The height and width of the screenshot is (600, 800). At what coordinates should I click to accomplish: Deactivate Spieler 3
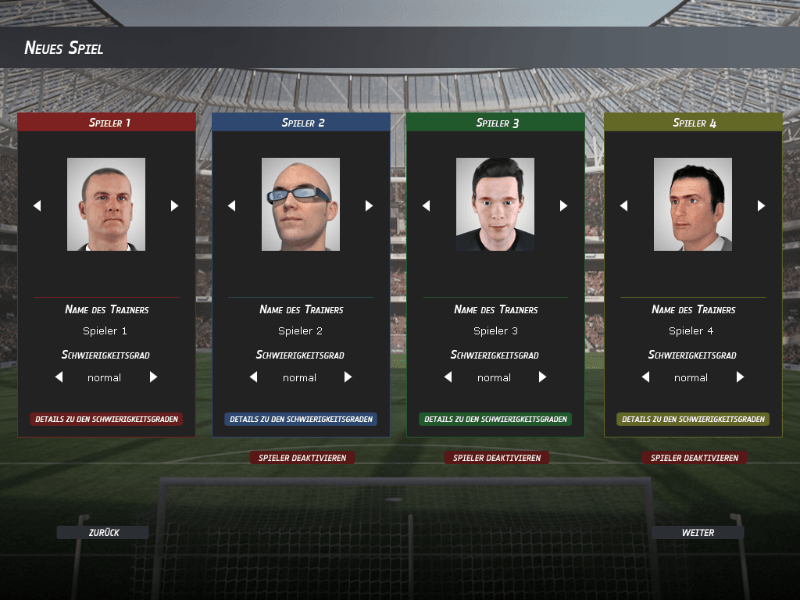click(497, 458)
